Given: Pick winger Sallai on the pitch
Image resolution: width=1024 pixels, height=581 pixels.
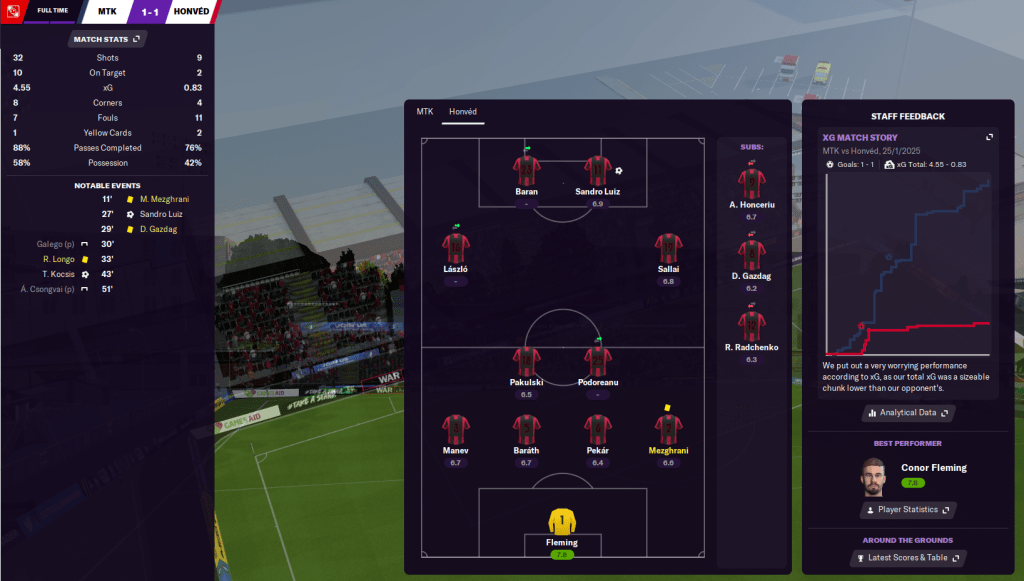Looking at the screenshot, I should (x=668, y=250).
